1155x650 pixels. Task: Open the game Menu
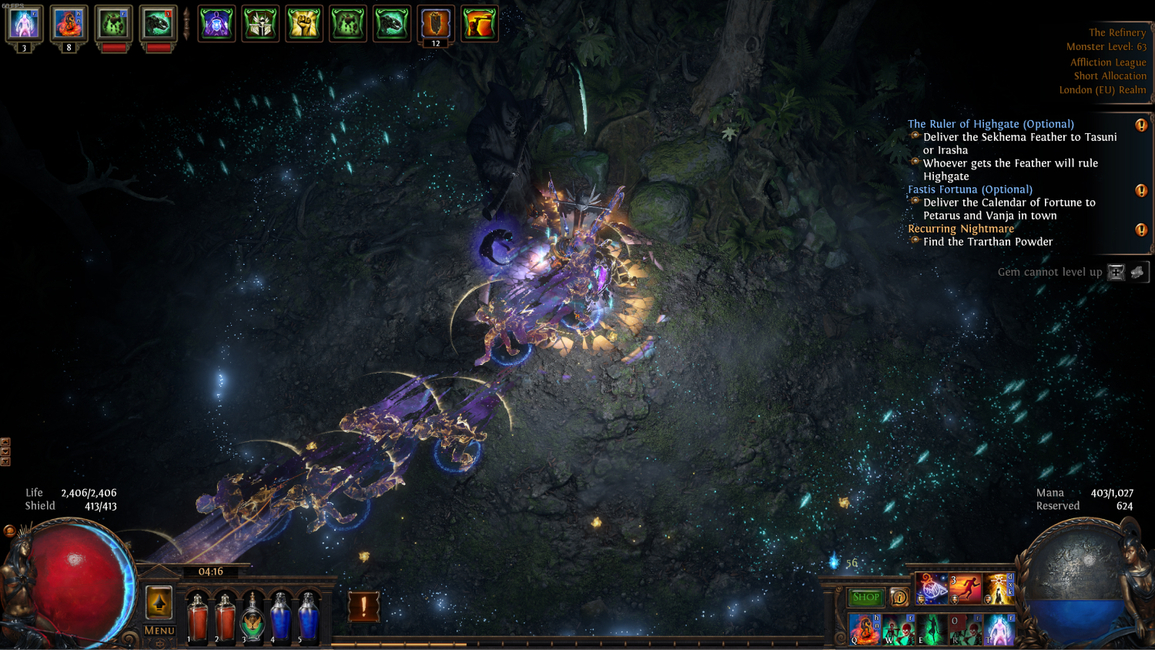(x=159, y=630)
